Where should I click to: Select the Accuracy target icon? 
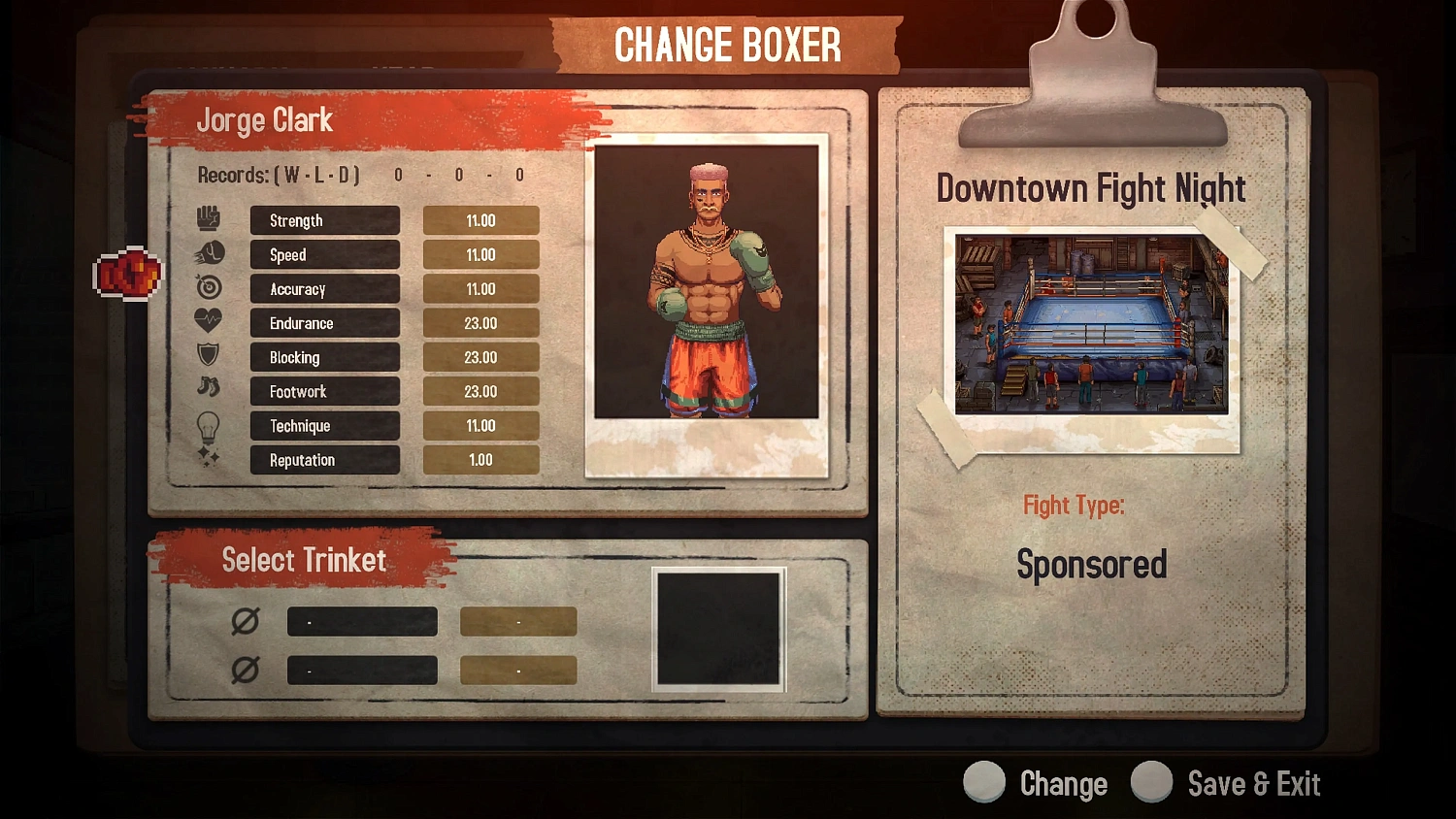click(x=209, y=286)
